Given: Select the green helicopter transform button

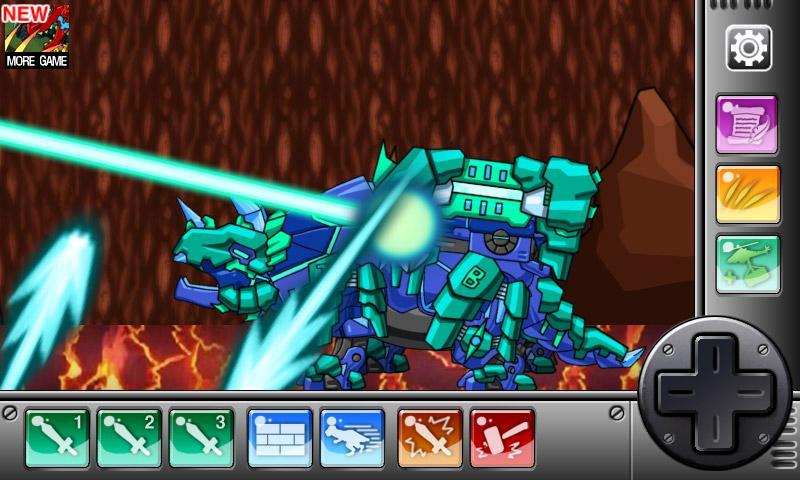Looking at the screenshot, I should coord(747,264).
